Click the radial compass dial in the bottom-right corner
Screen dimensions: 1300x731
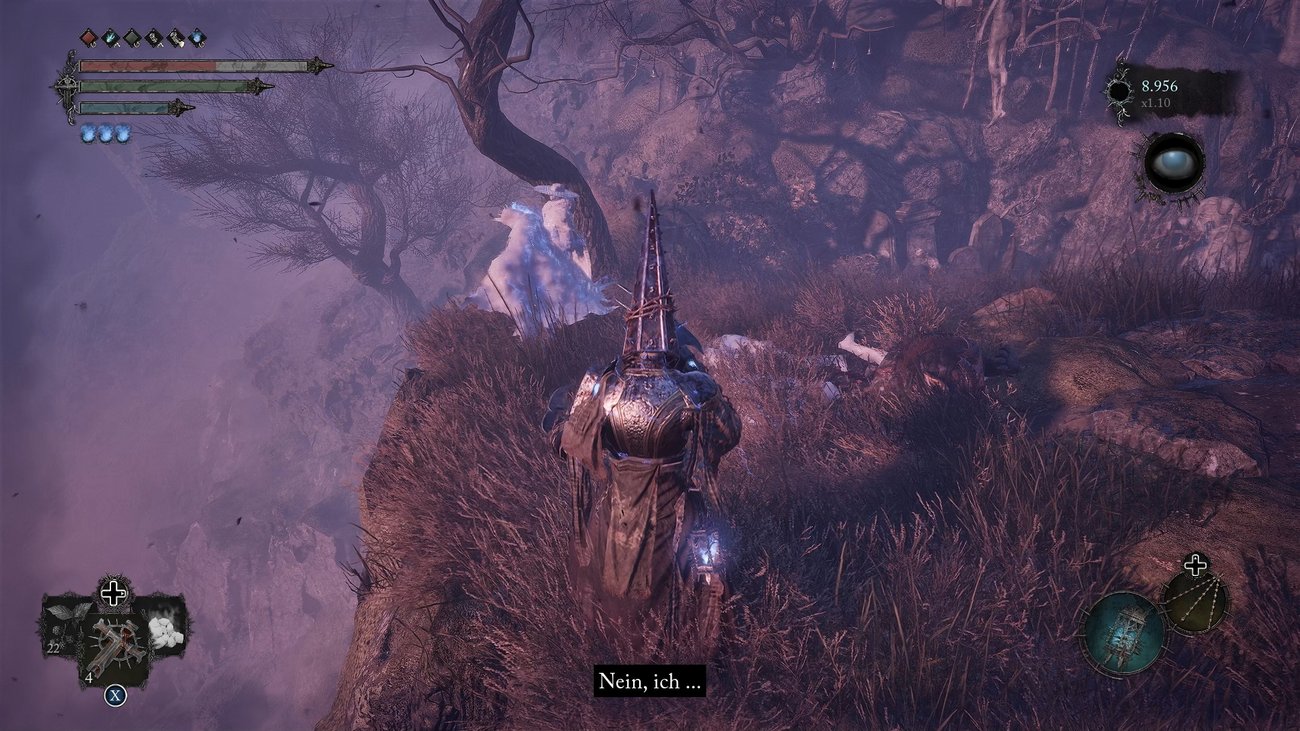pos(1195,603)
